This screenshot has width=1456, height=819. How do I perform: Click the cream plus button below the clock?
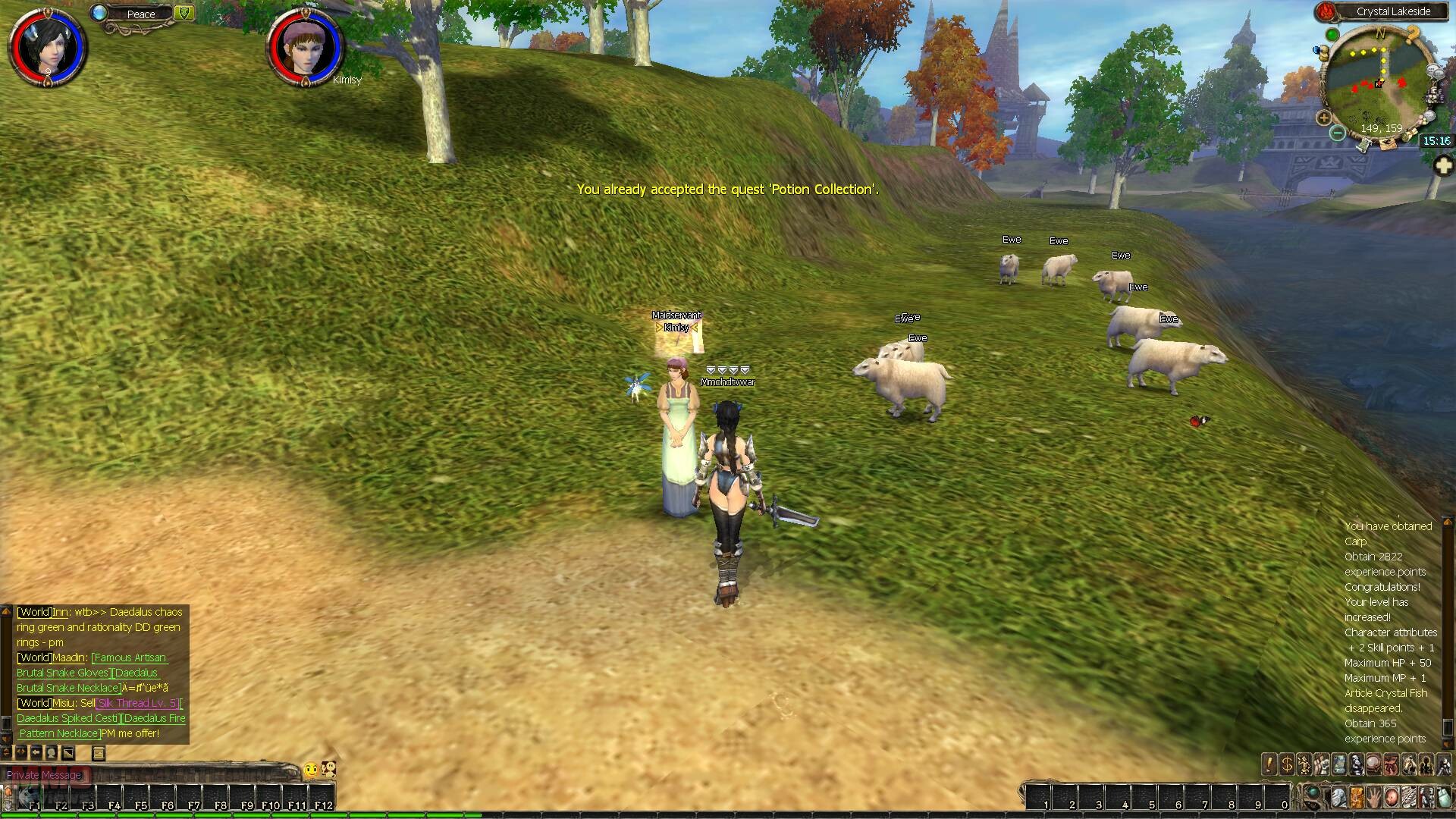point(1444,165)
